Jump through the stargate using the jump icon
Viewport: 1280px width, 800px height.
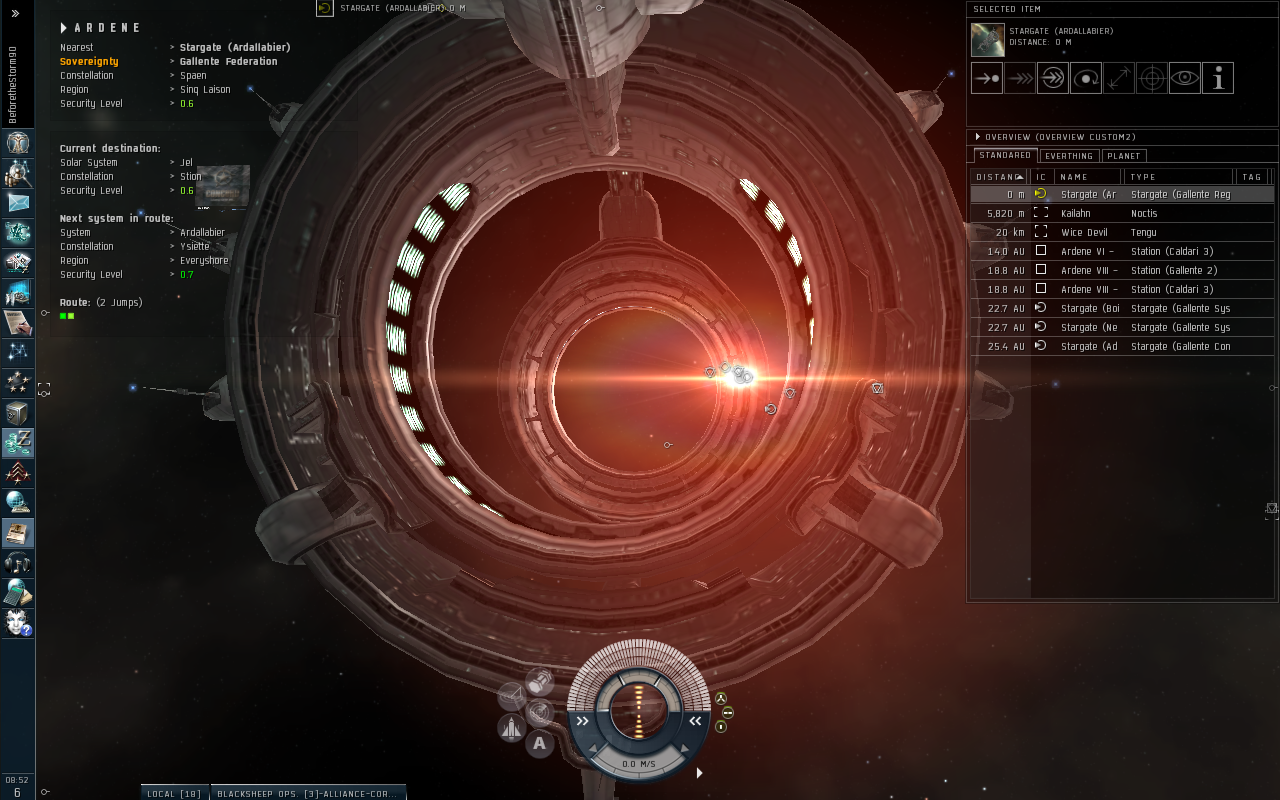coord(1052,77)
